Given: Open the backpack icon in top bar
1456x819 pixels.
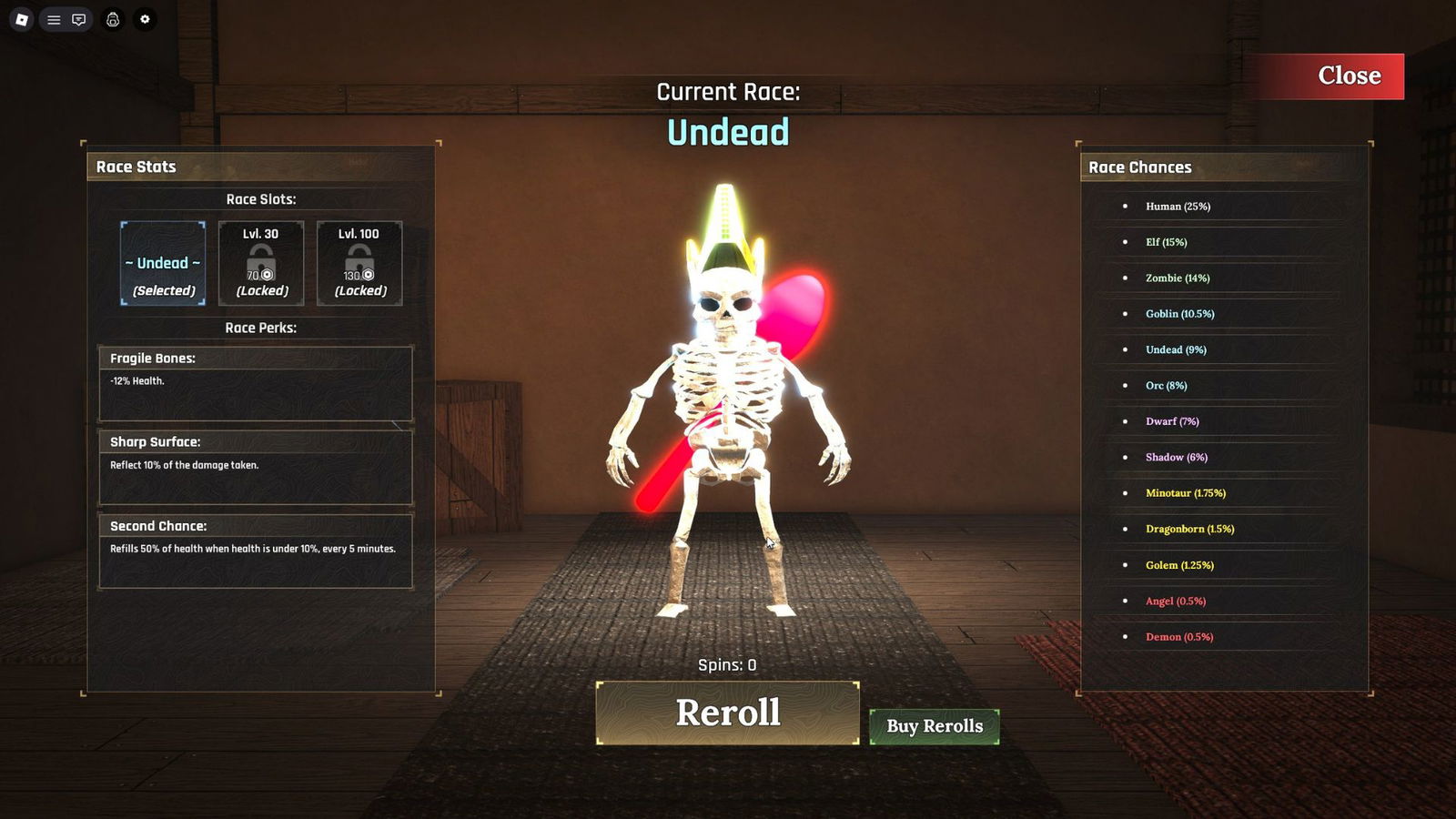Looking at the screenshot, I should 113,19.
